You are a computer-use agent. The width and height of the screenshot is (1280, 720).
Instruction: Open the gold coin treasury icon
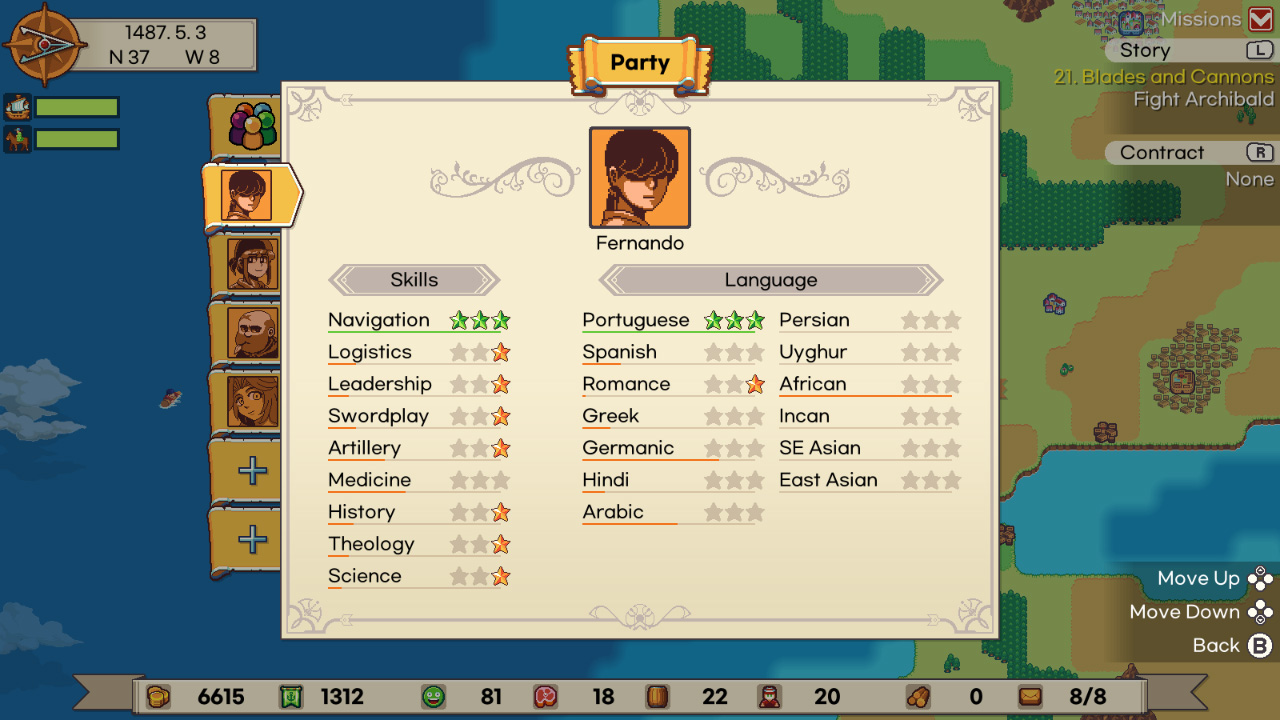coord(156,697)
